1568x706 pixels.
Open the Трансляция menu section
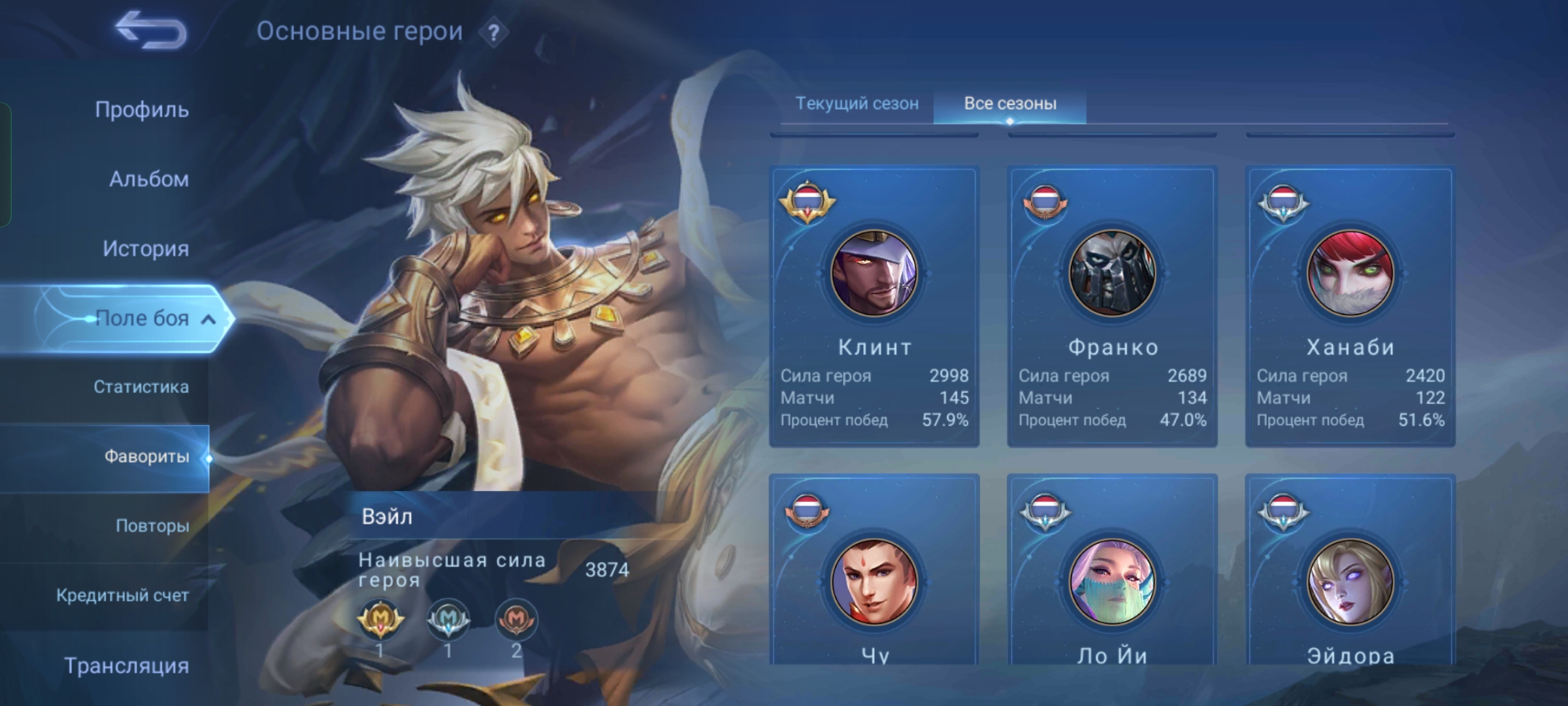[x=127, y=665]
